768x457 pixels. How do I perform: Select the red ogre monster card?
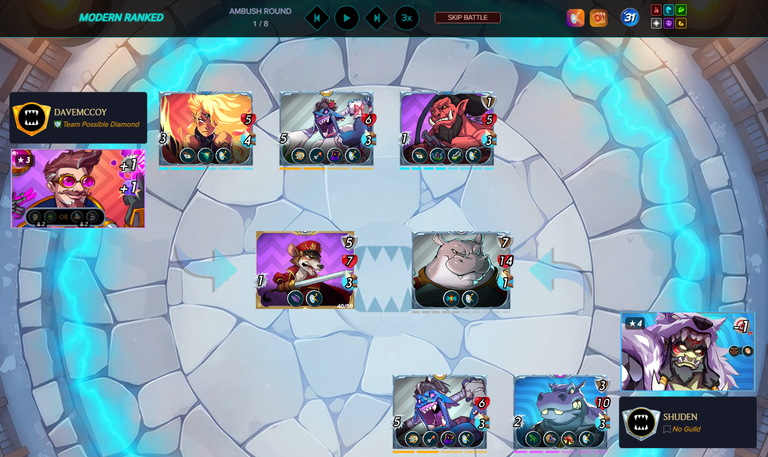coord(447,128)
